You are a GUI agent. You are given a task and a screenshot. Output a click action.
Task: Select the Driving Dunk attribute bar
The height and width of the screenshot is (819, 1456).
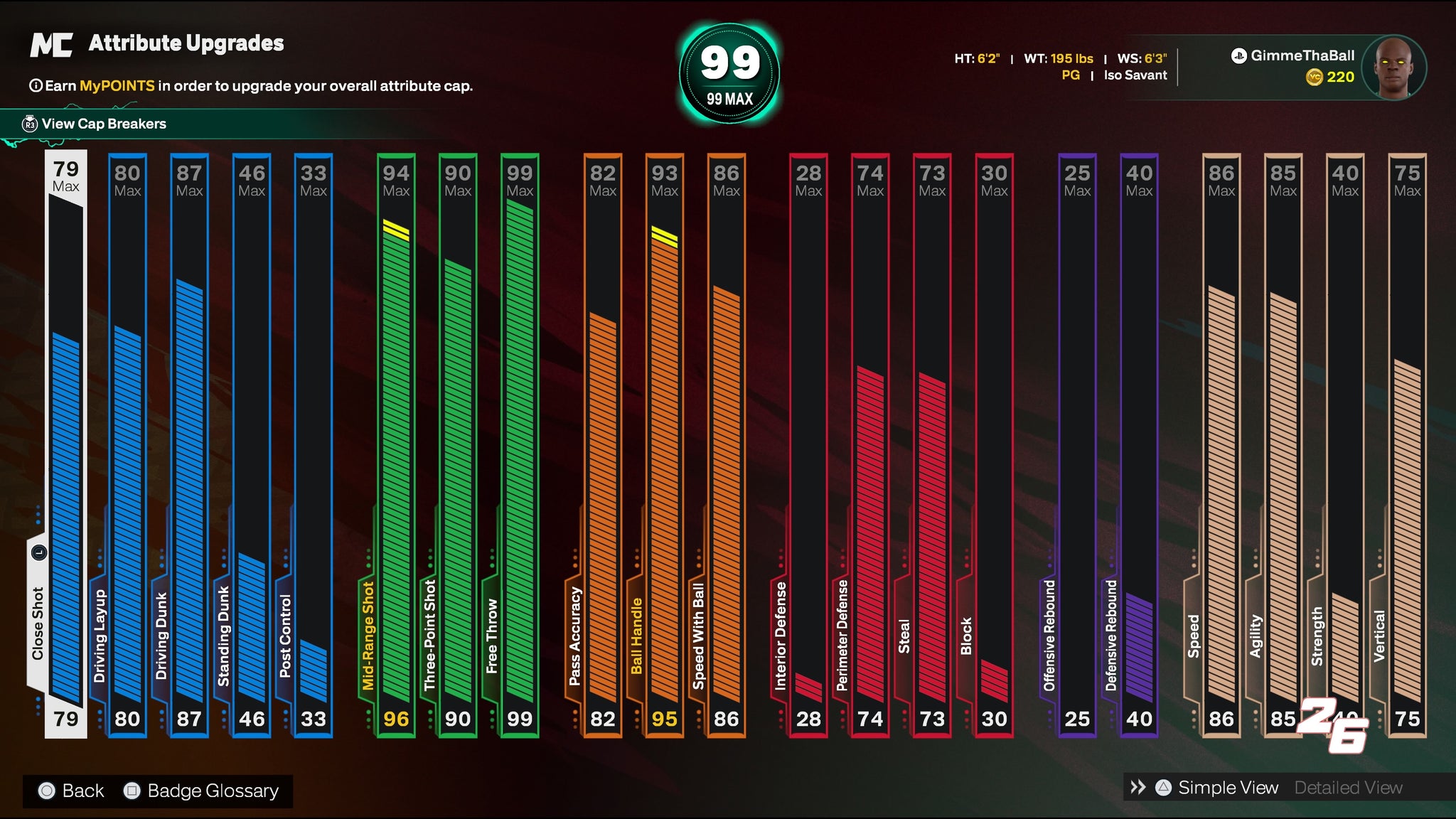190,444
